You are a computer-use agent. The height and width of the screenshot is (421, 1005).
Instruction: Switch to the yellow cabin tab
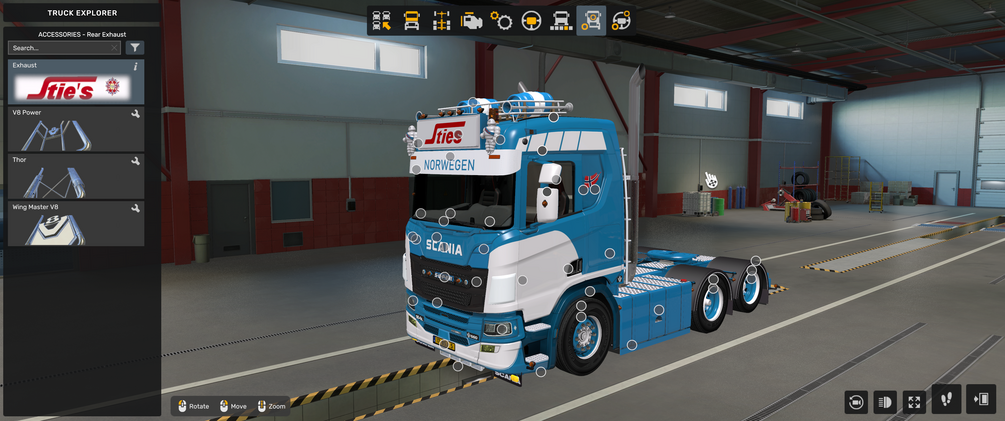point(411,20)
